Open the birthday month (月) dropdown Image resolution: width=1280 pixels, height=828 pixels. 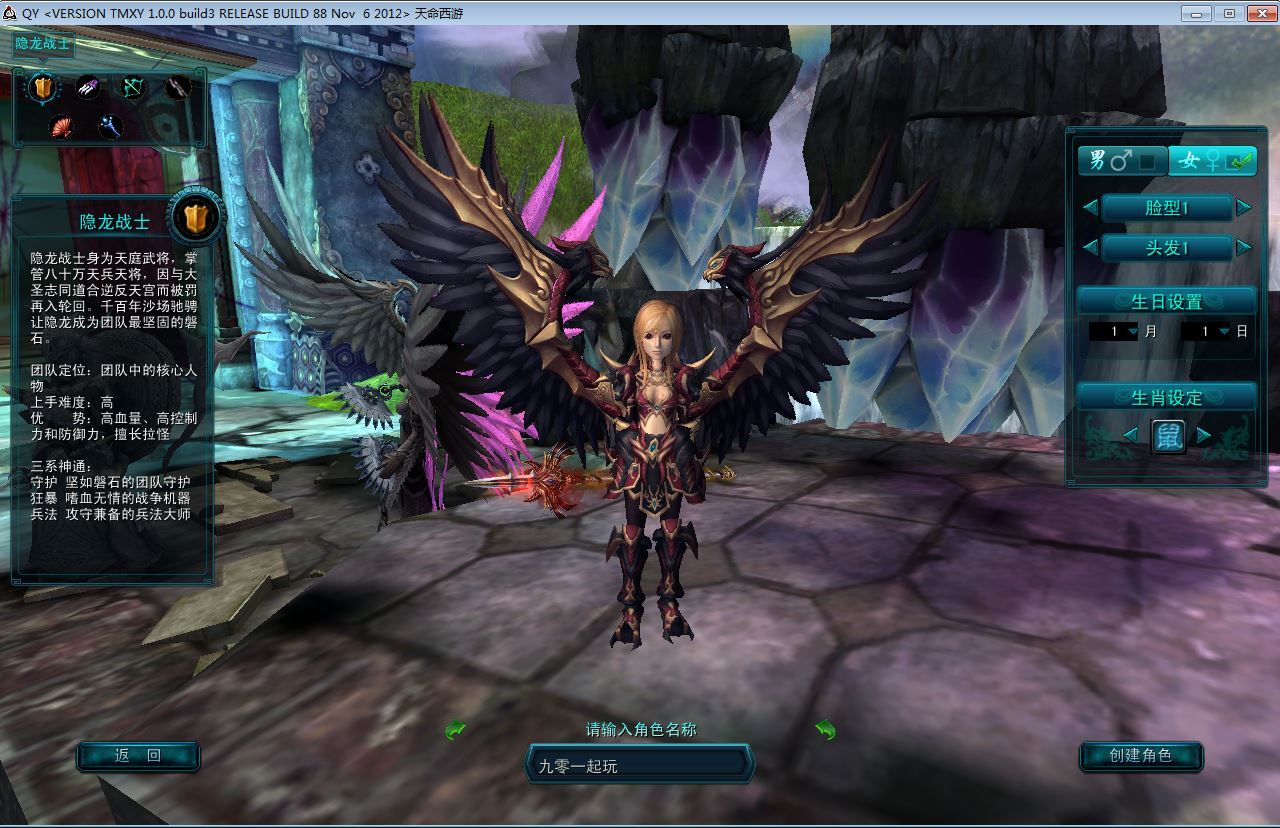pos(1132,331)
